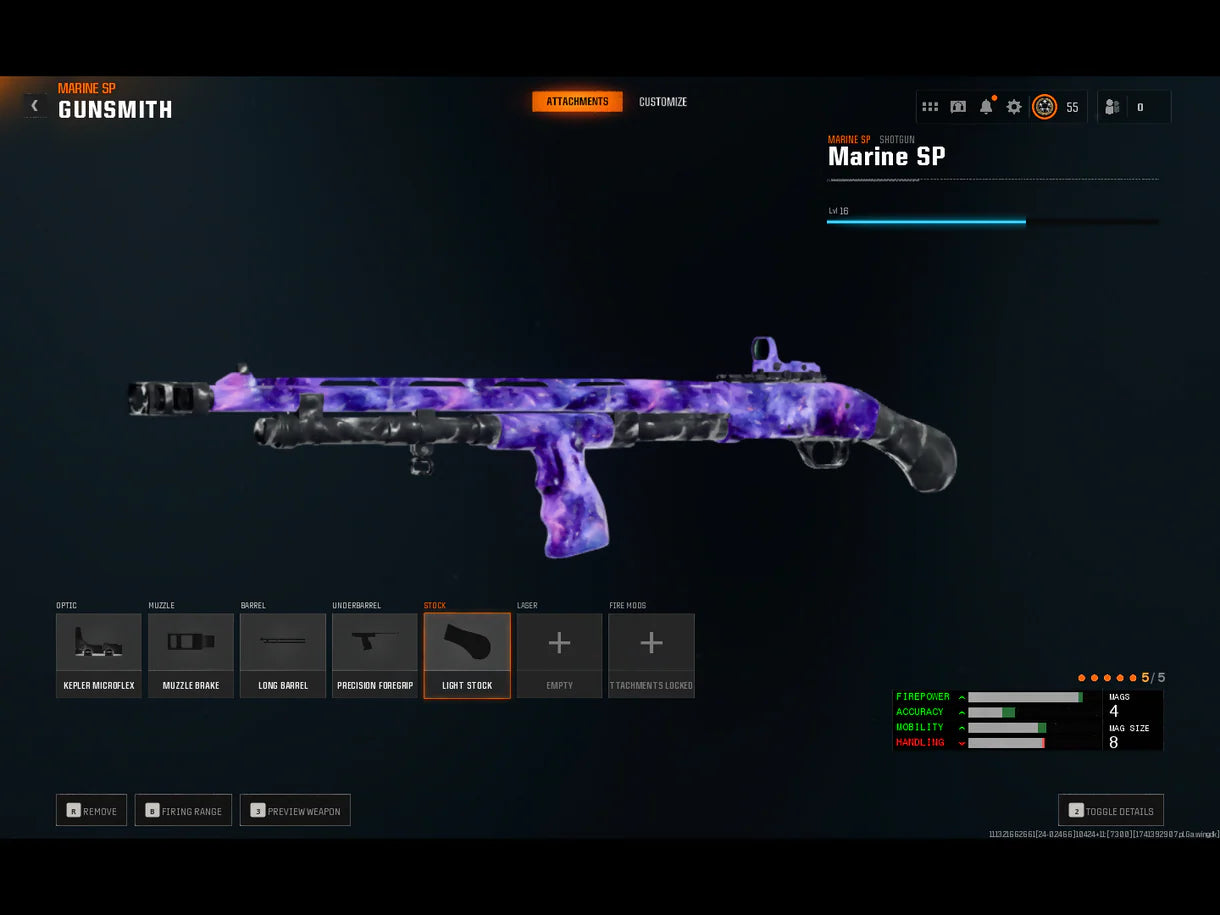Click the Light Stock slot
Screen dimensions: 1220x915
click(467, 655)
